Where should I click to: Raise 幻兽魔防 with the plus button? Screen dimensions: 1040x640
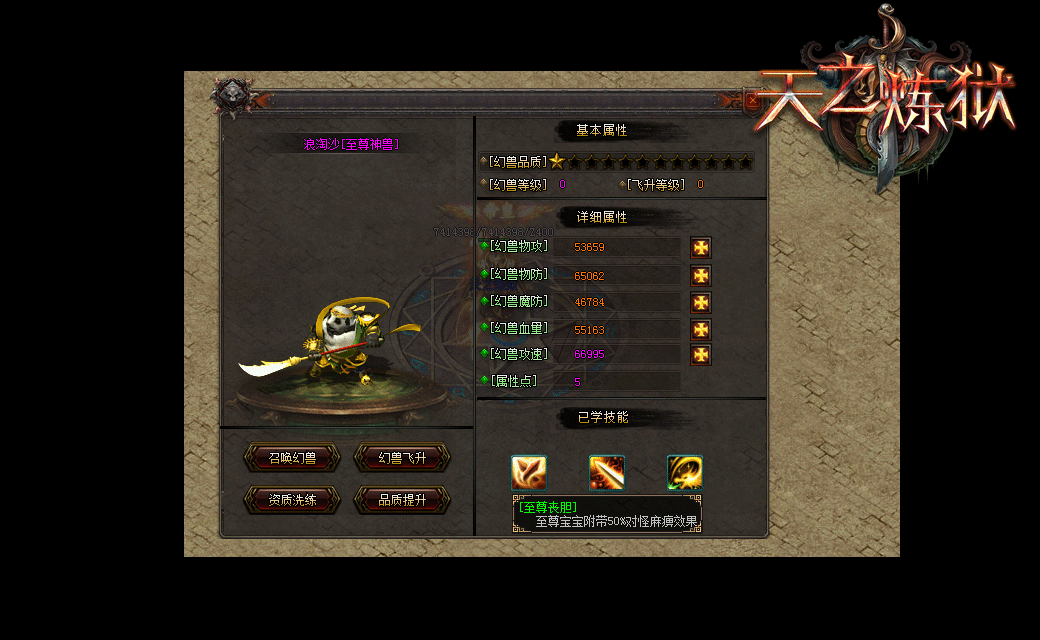701,302
